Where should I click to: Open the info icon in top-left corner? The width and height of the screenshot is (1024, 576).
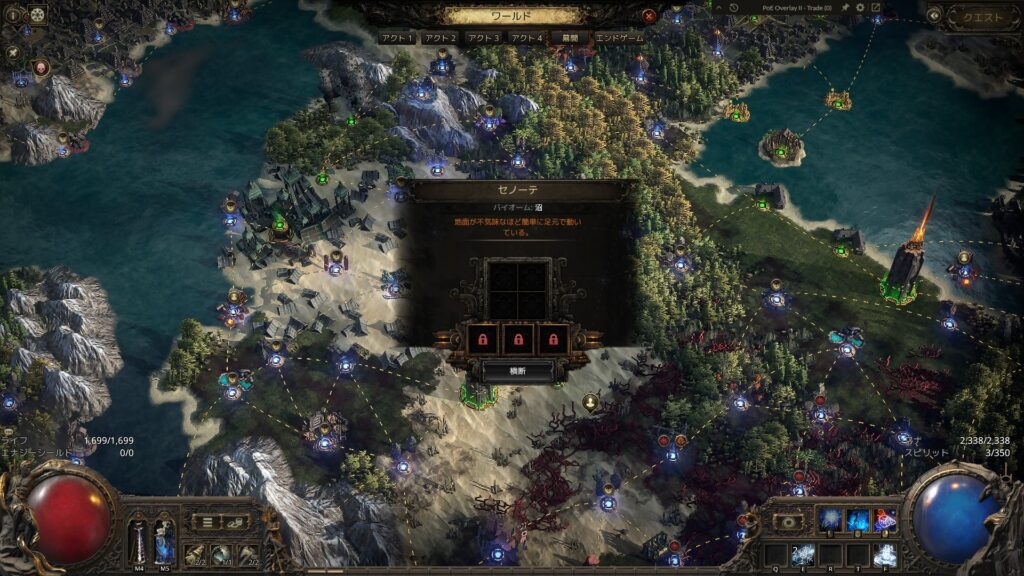pyautogui.click(x=14, y=15)
